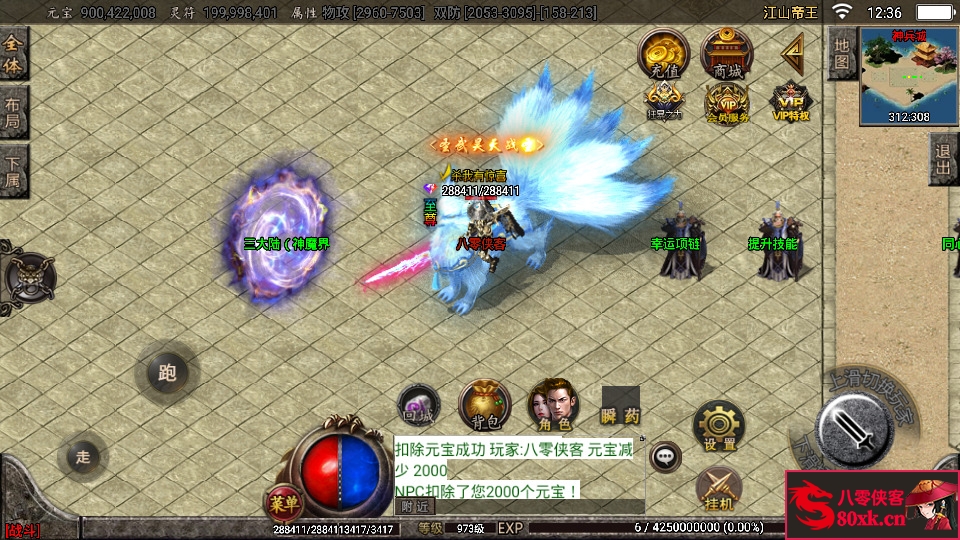The height and width of the screenshot is (540, 960).
Task: Select the 全体 tab on the left
Action: click(x=13, y=55)
